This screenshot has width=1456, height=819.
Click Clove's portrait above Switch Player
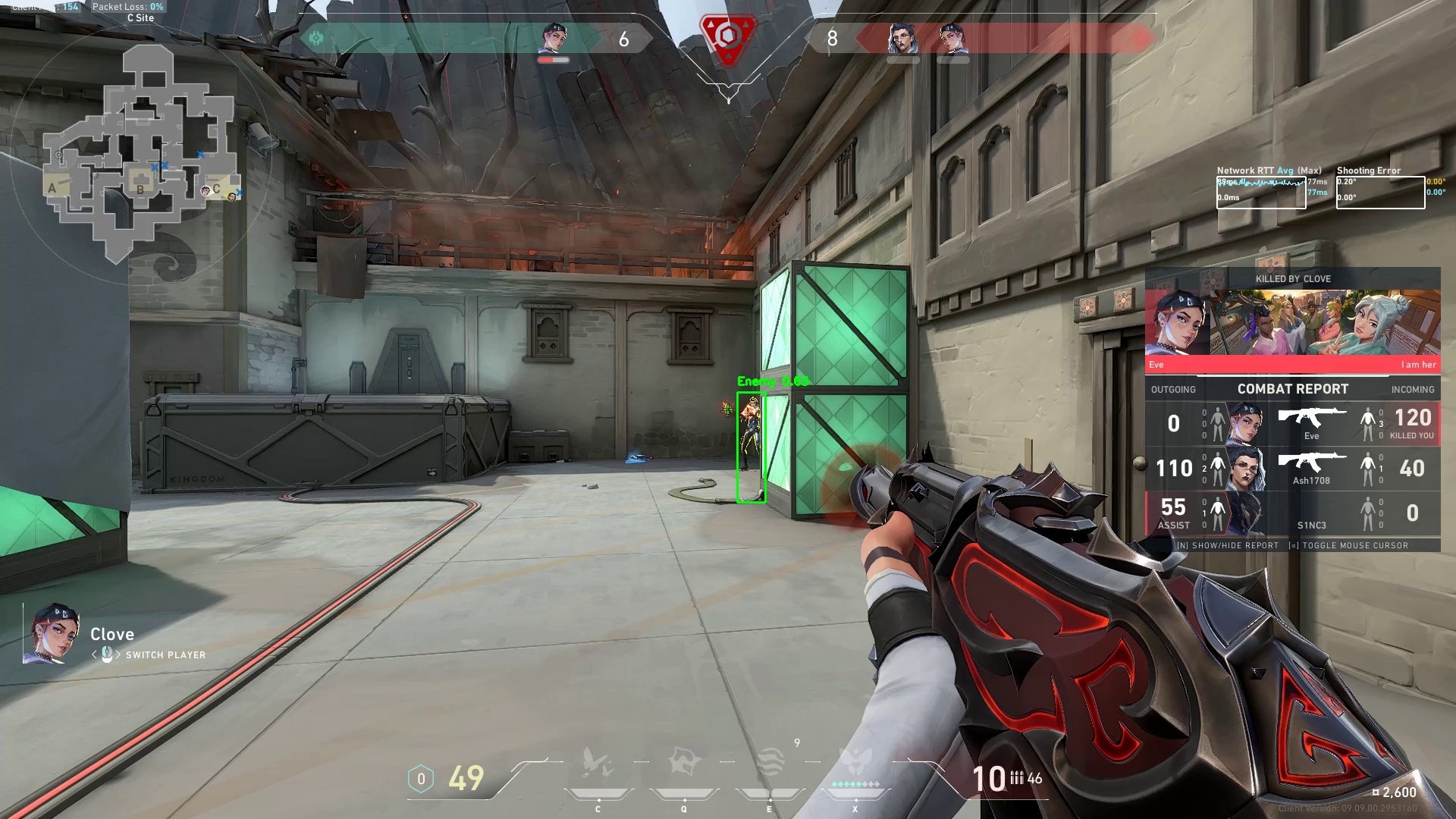[x=53, y=633]
